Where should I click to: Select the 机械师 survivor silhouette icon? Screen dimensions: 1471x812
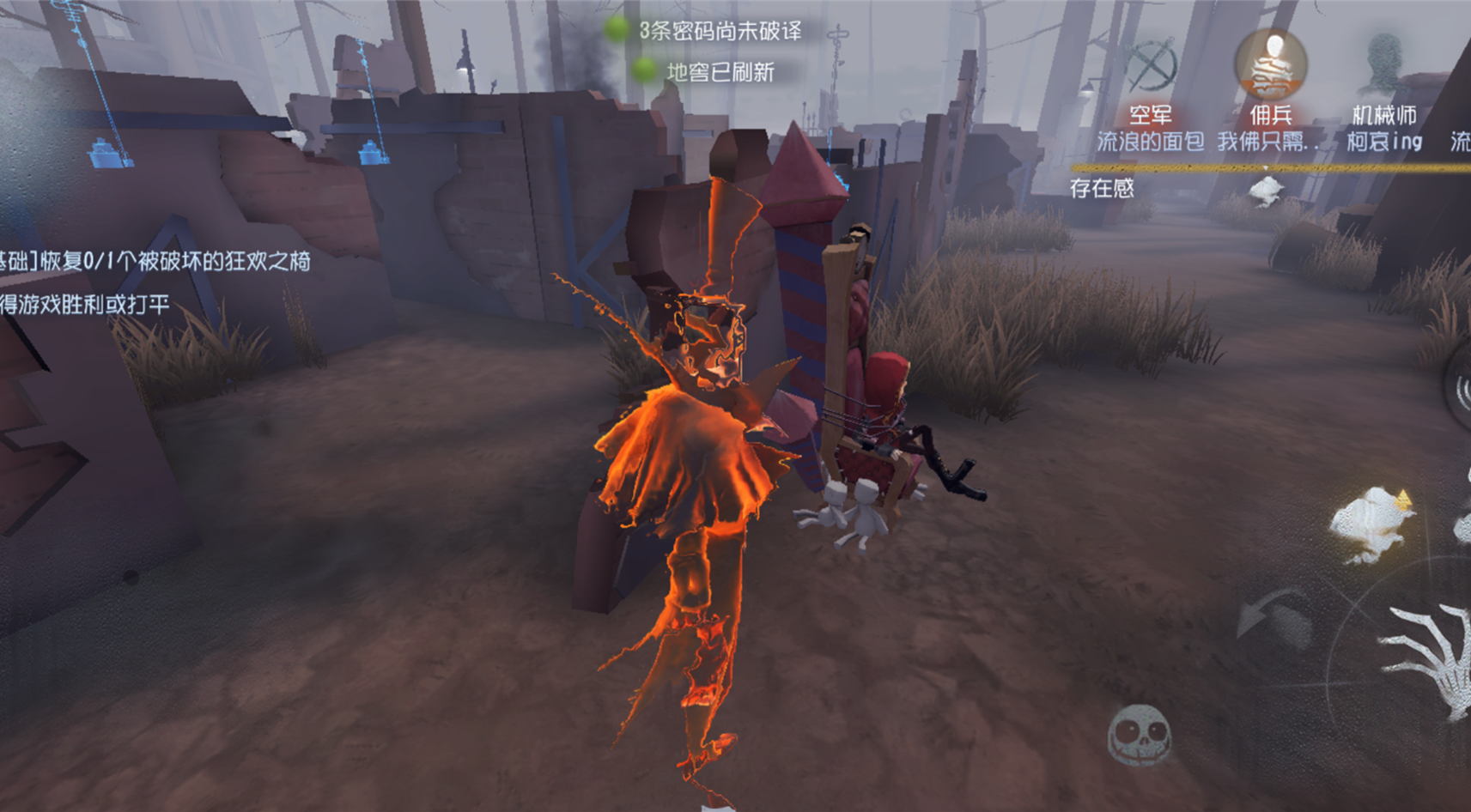pos(1383,64)
